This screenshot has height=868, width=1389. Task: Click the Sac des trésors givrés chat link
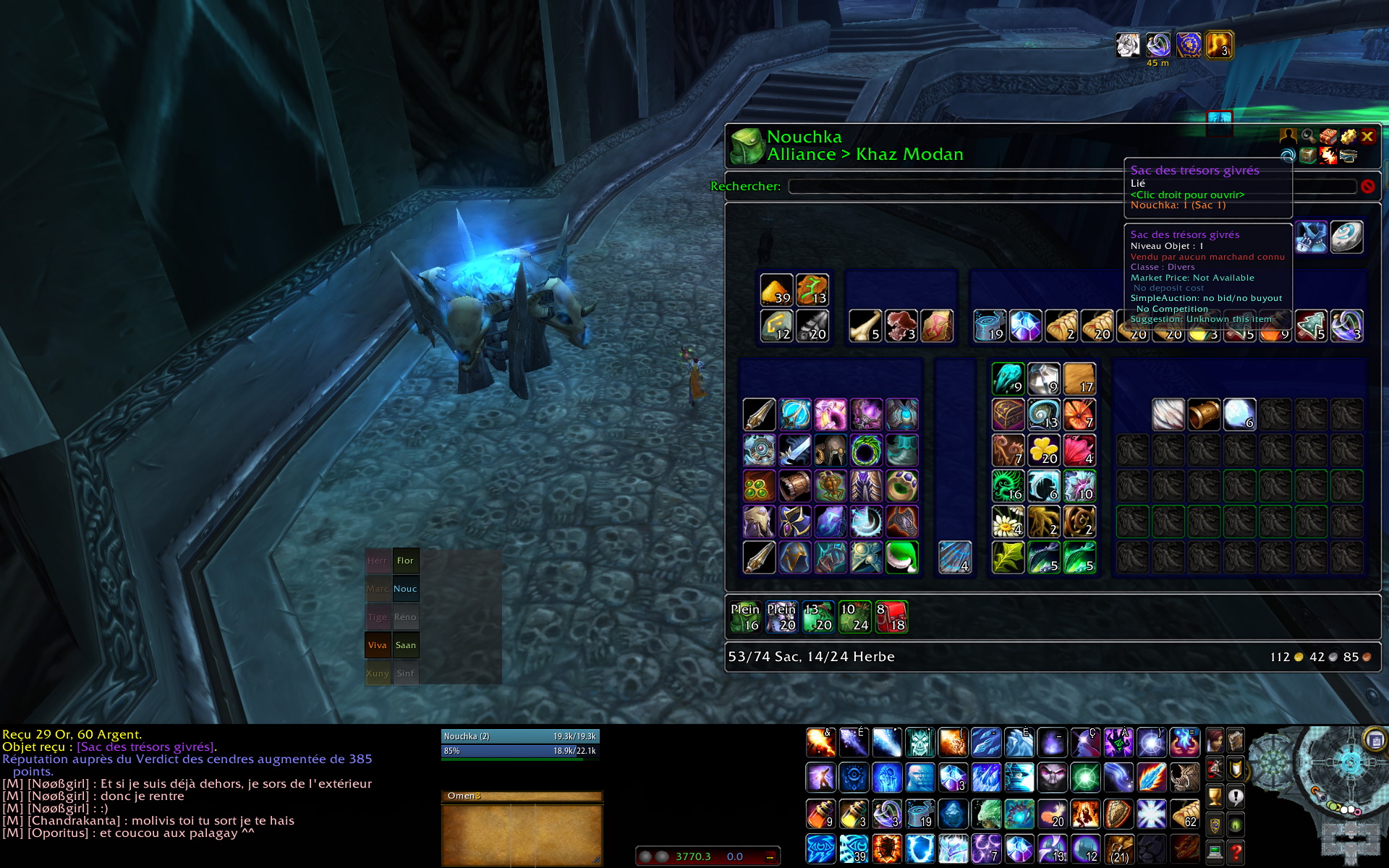pyautogui.click(x=145, y=747)
